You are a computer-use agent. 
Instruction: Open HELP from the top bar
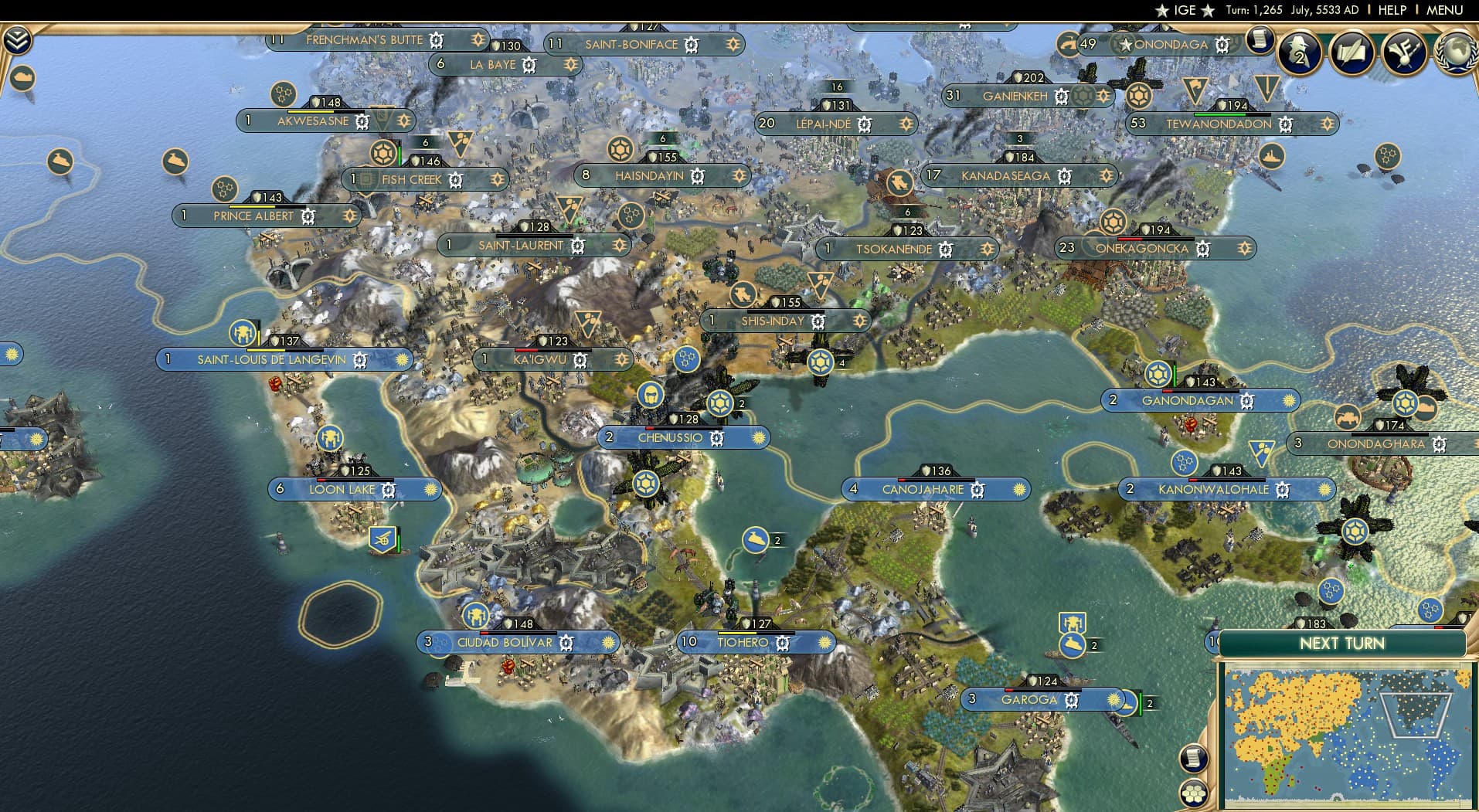point(1392,10)
